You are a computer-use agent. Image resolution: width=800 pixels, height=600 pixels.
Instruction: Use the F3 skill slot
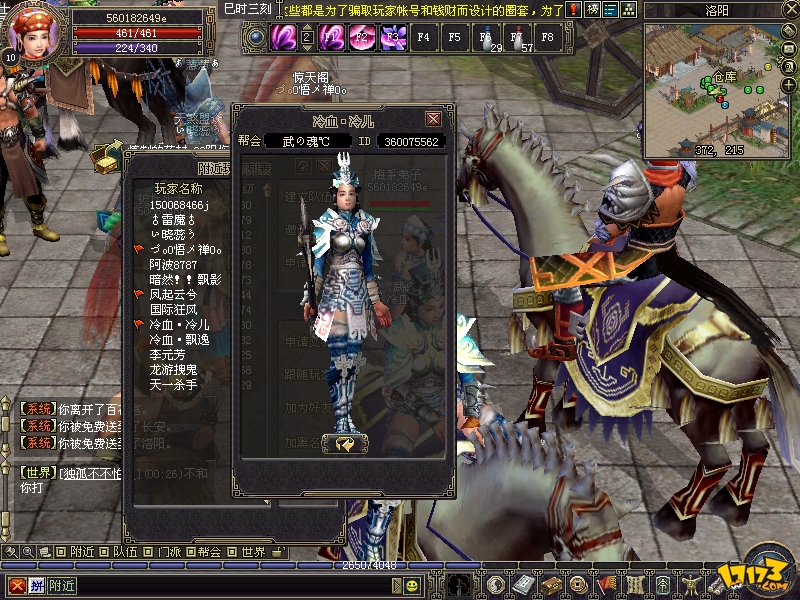393,38
